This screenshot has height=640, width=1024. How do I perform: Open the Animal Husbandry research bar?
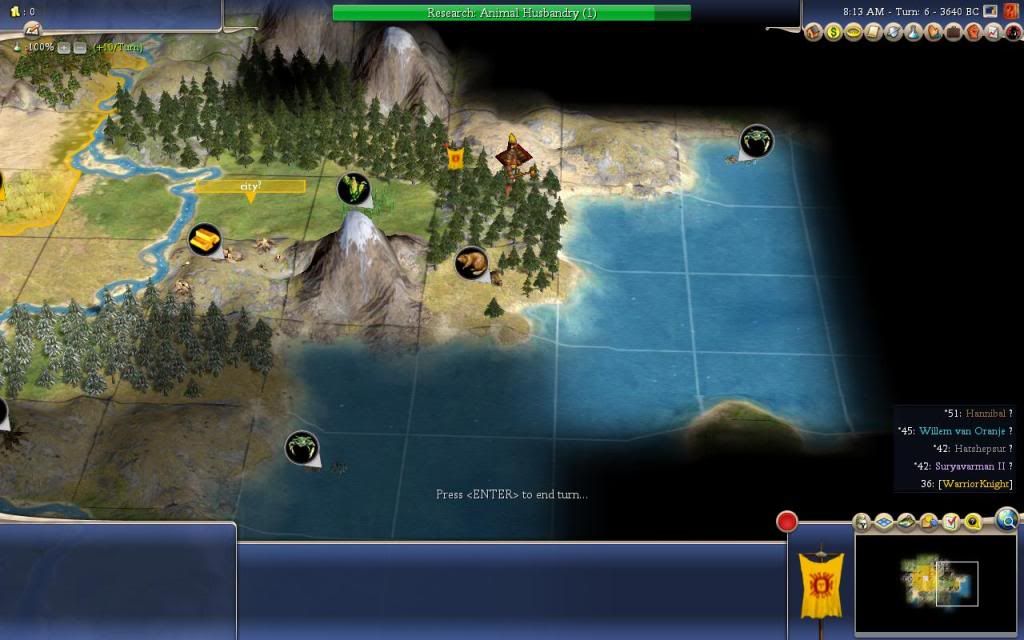[511, 13]
